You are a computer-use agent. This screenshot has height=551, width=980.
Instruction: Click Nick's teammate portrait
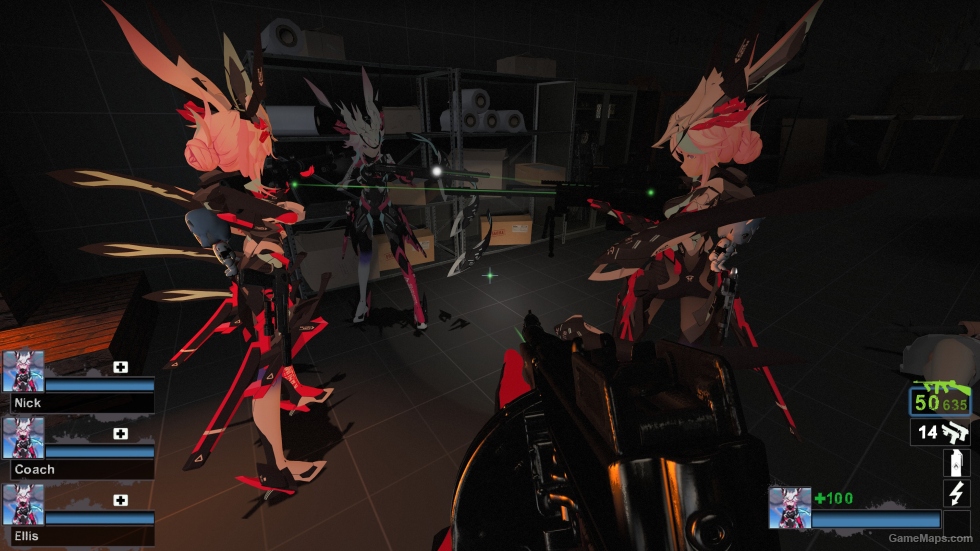tap(23, 371)
